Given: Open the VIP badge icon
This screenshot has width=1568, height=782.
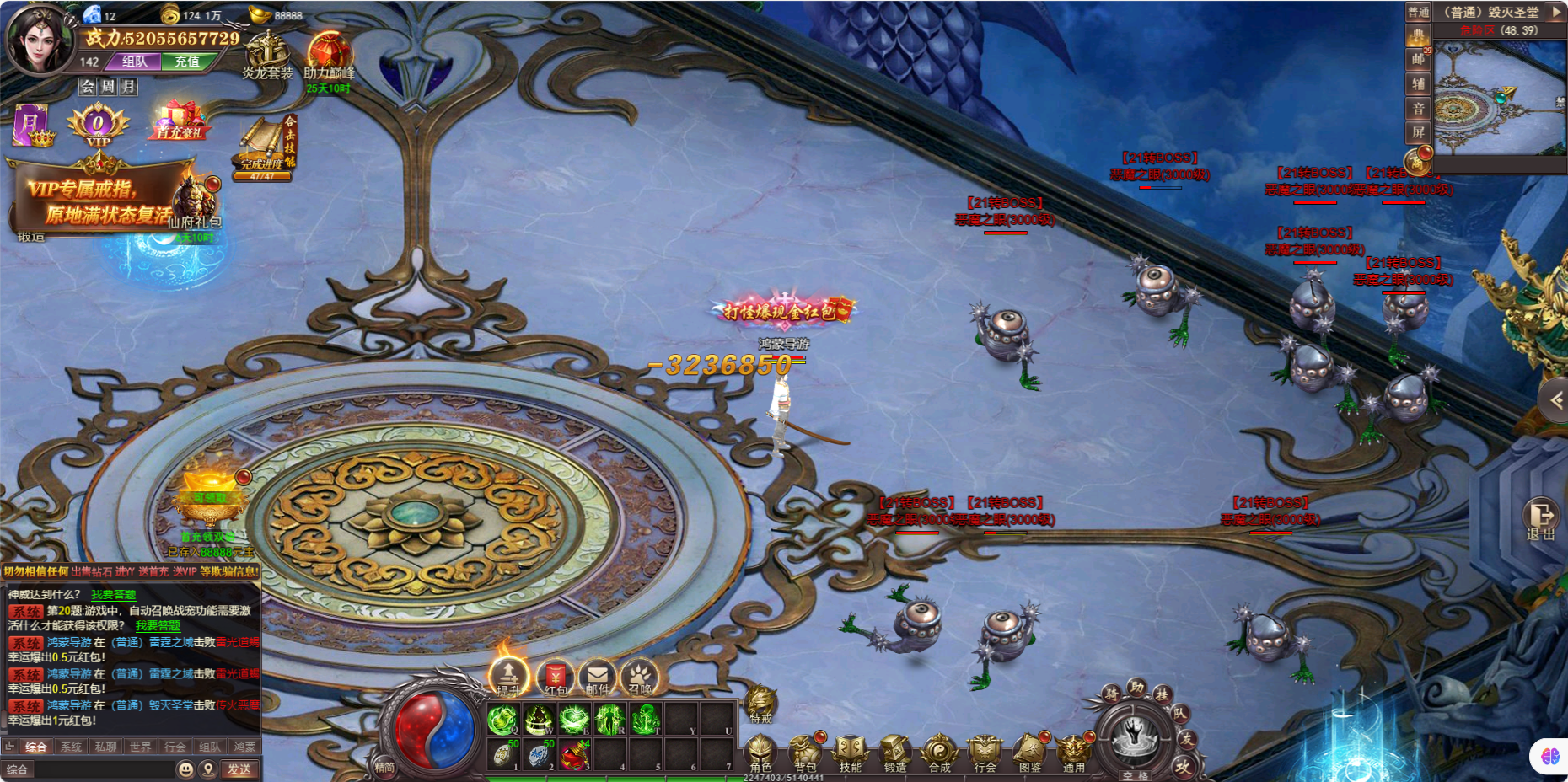Looking at the screenshot, I should click(98, 126).
